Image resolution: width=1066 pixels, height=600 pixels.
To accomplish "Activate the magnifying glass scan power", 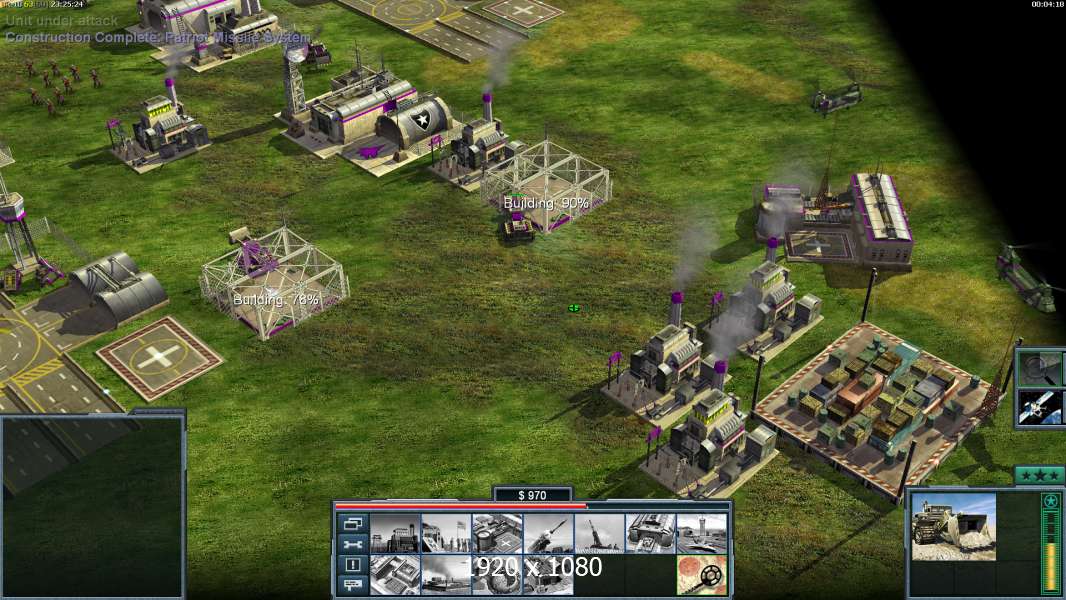I will tap(1039, 368).
